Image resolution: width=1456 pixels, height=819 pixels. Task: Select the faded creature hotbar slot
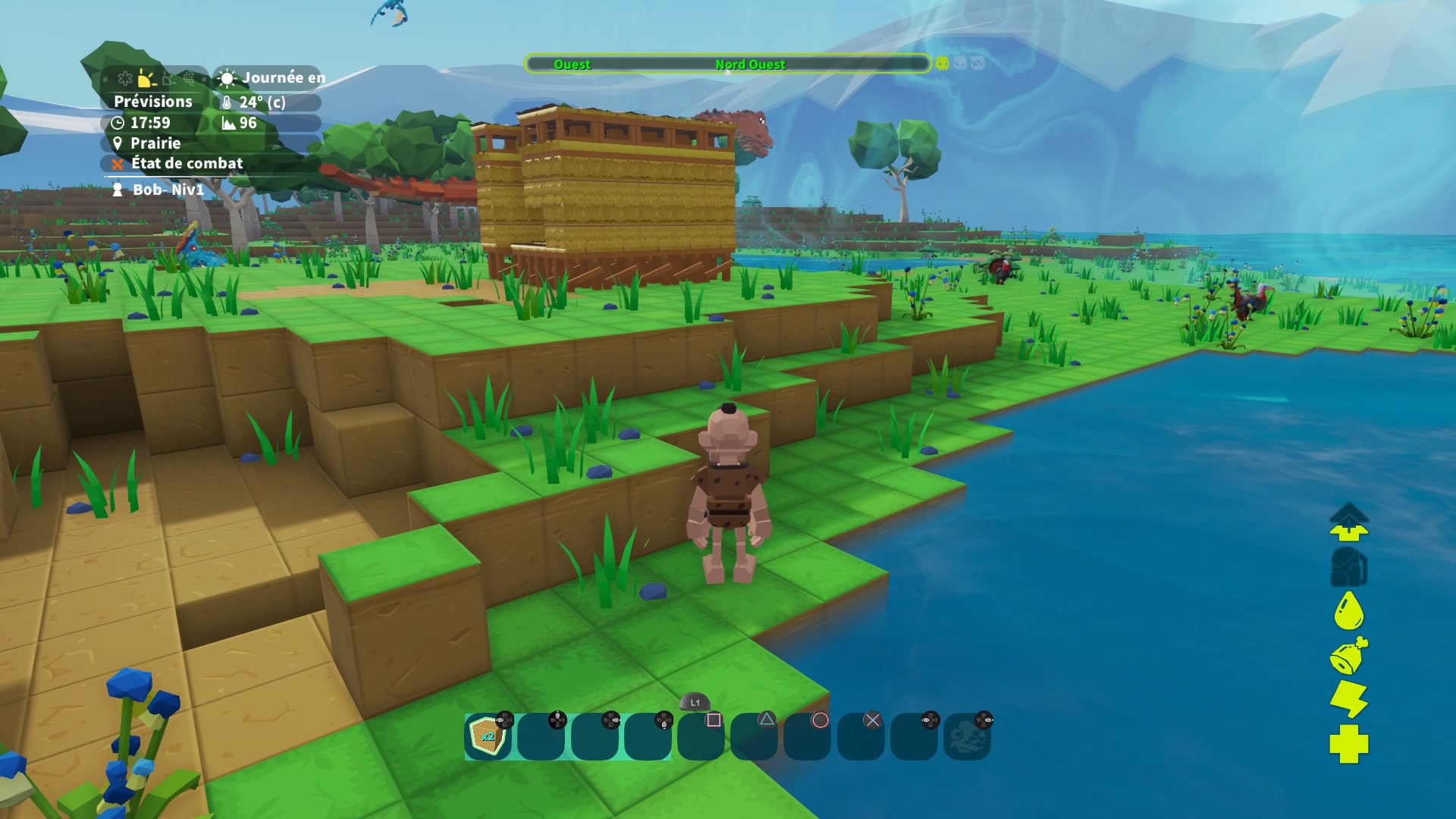click(x=966, y=736)
